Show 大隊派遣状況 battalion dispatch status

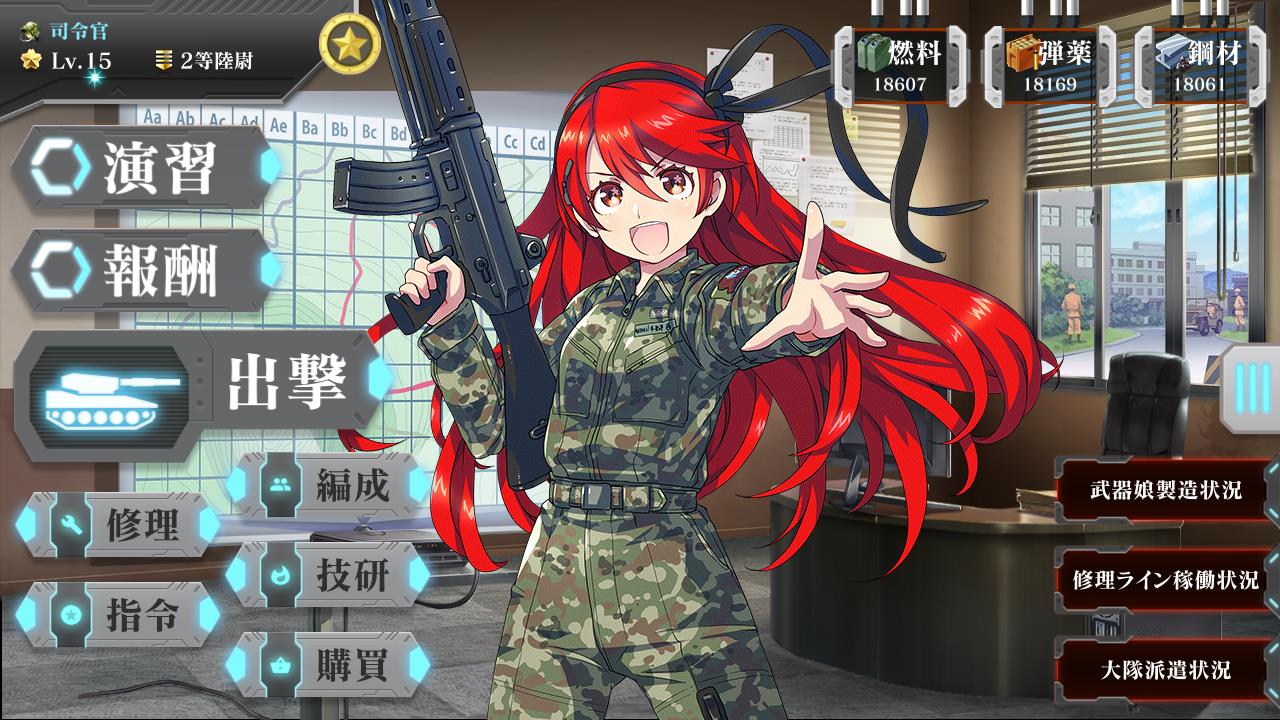pyautogui.click(x=1165, y=669)
